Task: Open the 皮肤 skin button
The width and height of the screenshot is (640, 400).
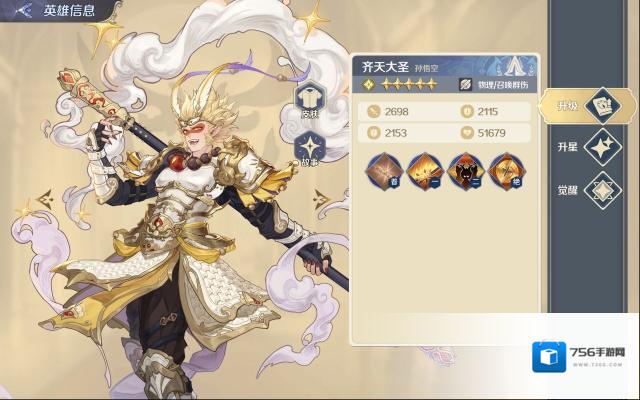Action: tap(309, 100)
